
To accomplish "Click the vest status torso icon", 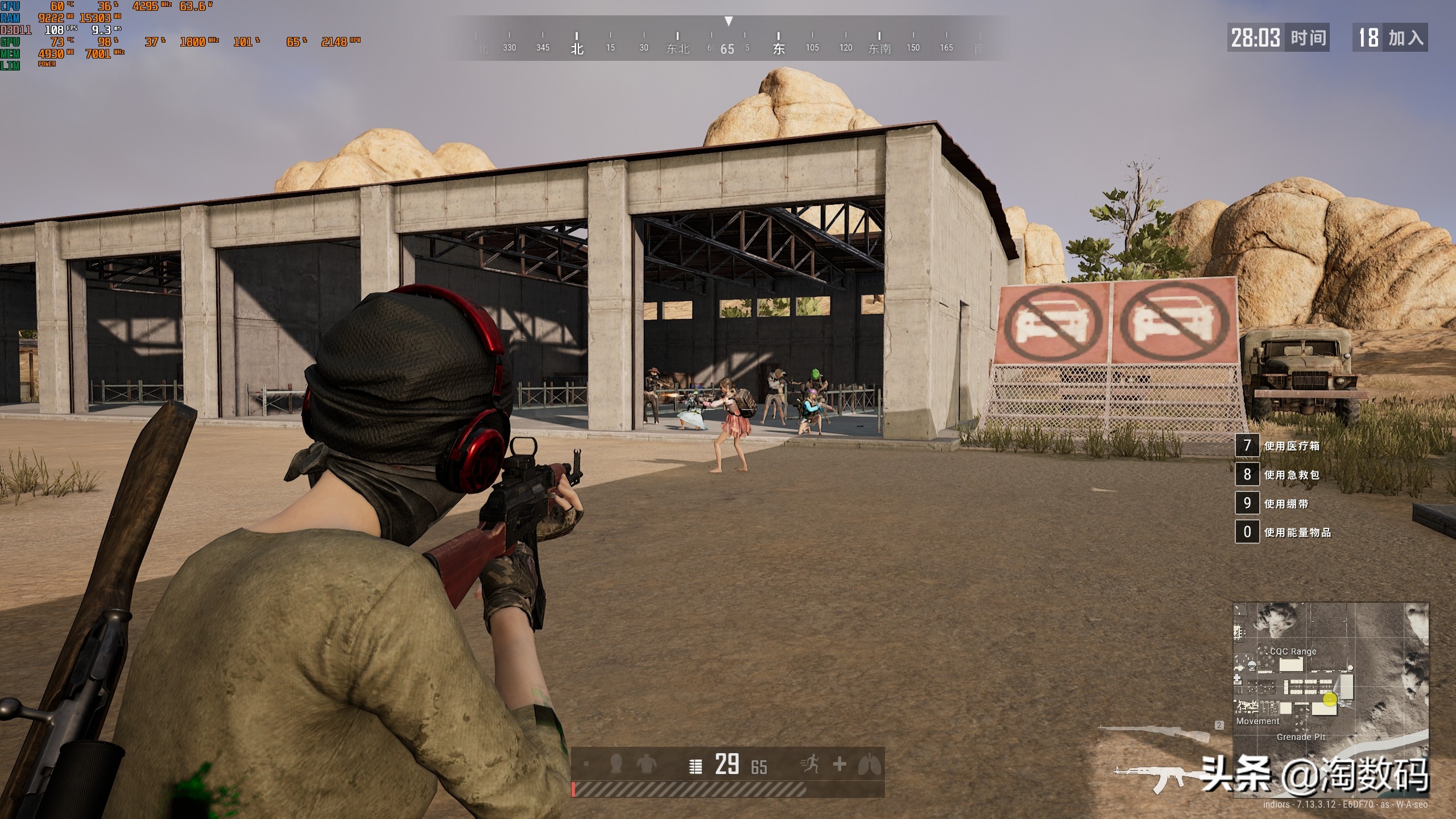I will click(x=646, y=764).
